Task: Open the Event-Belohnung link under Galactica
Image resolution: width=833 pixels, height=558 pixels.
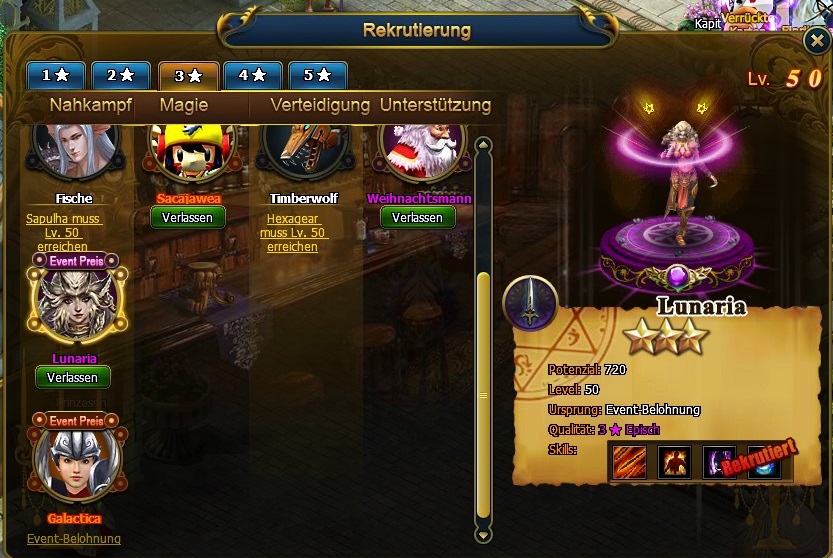Action: coord(74,539)
